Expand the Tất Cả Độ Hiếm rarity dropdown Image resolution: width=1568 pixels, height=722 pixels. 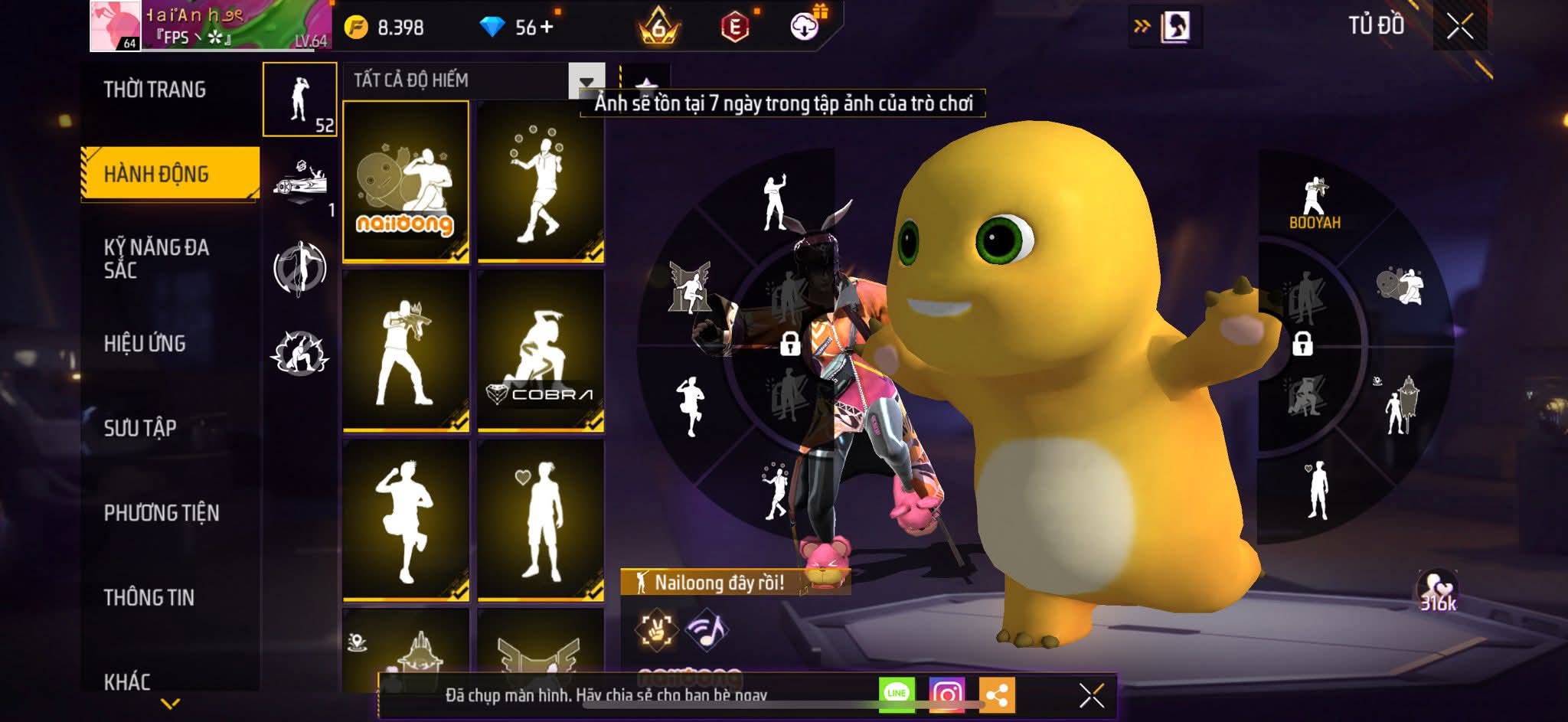tap(586, 81)
